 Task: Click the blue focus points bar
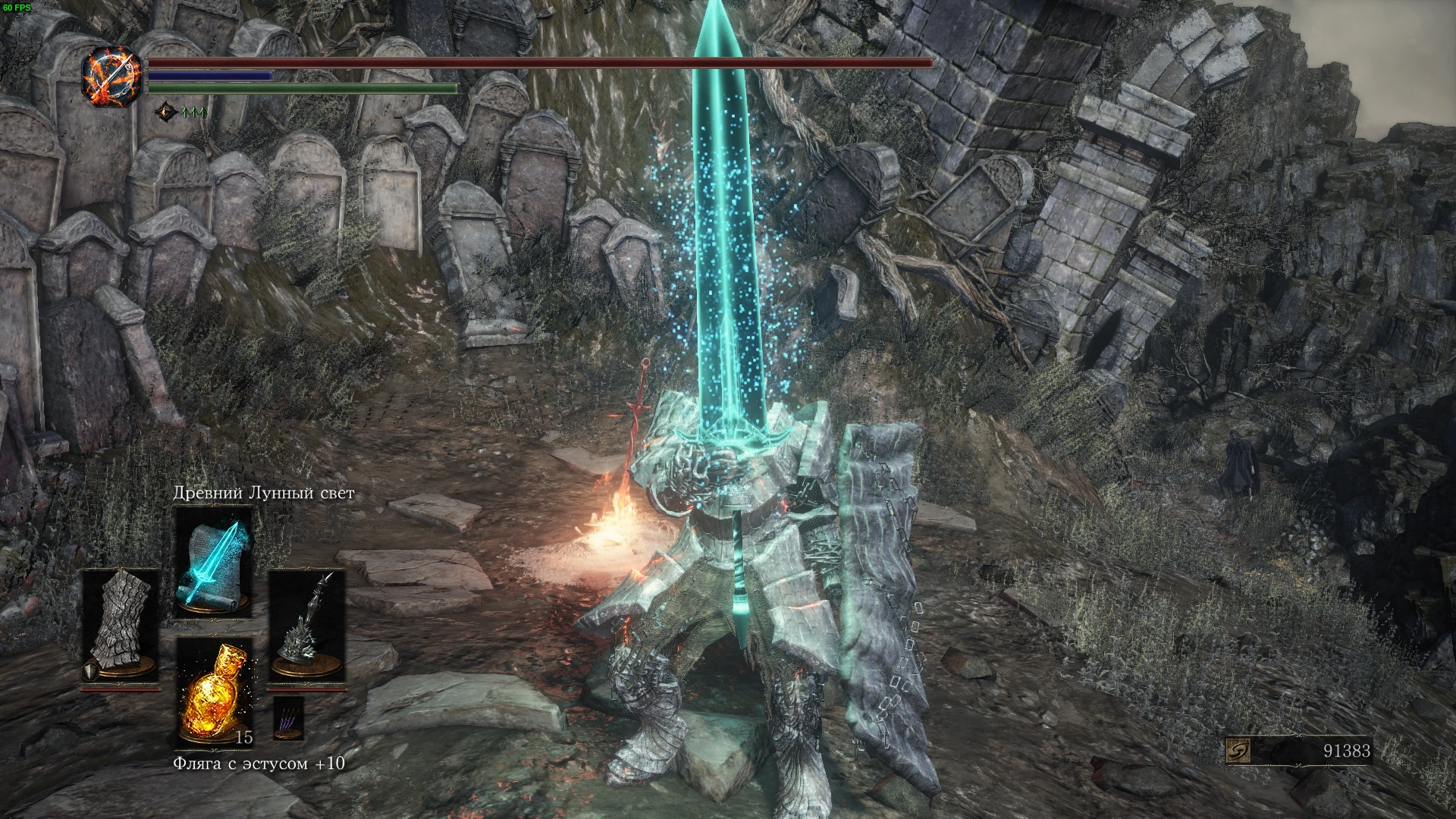(x=209, y=77)
